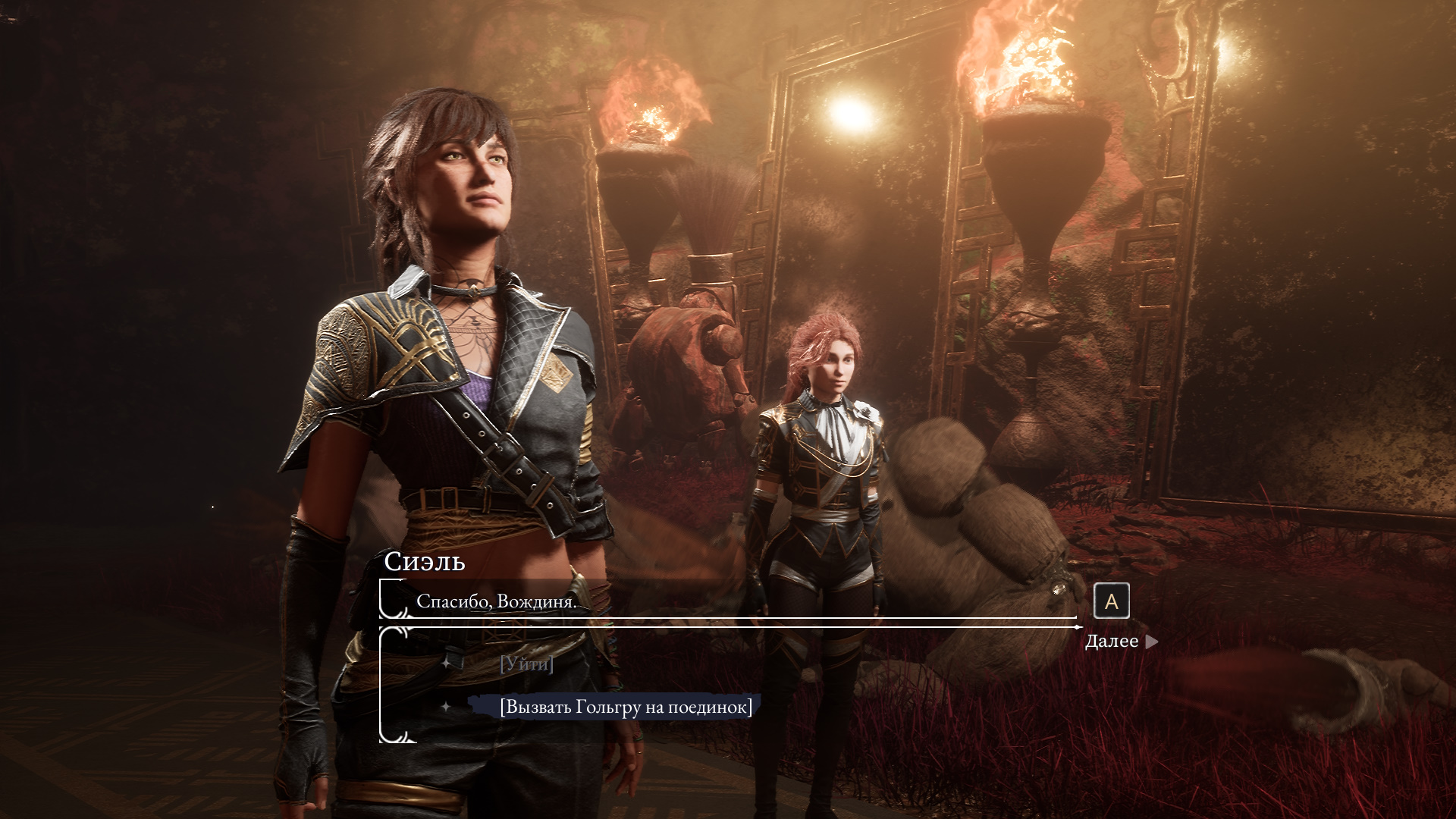Screen dimensions: 1456x819
Task: Choose the [Уйти] dialogue option
Action: click(x=526, y=664)
